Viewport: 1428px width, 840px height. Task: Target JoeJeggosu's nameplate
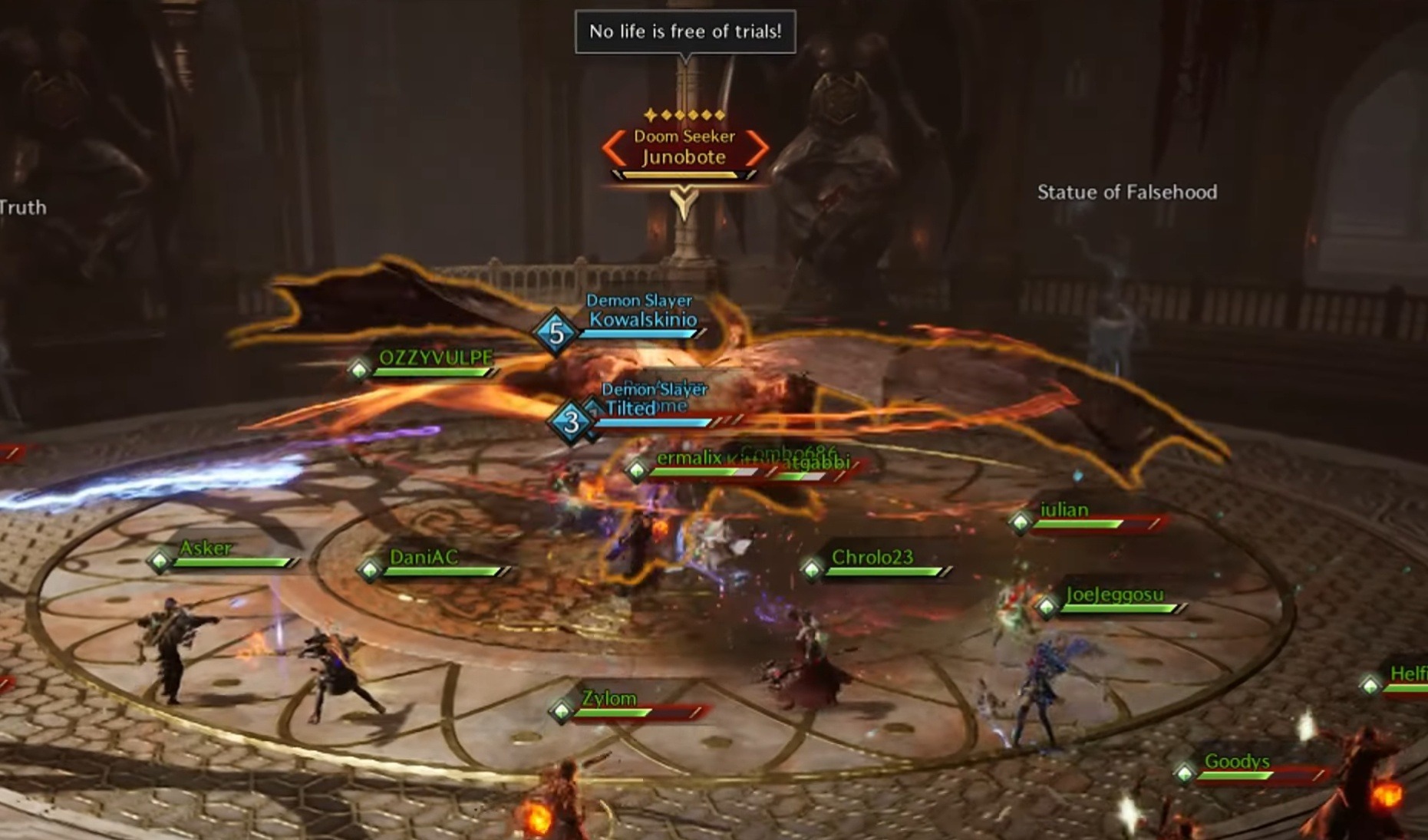click(1114, 595)
